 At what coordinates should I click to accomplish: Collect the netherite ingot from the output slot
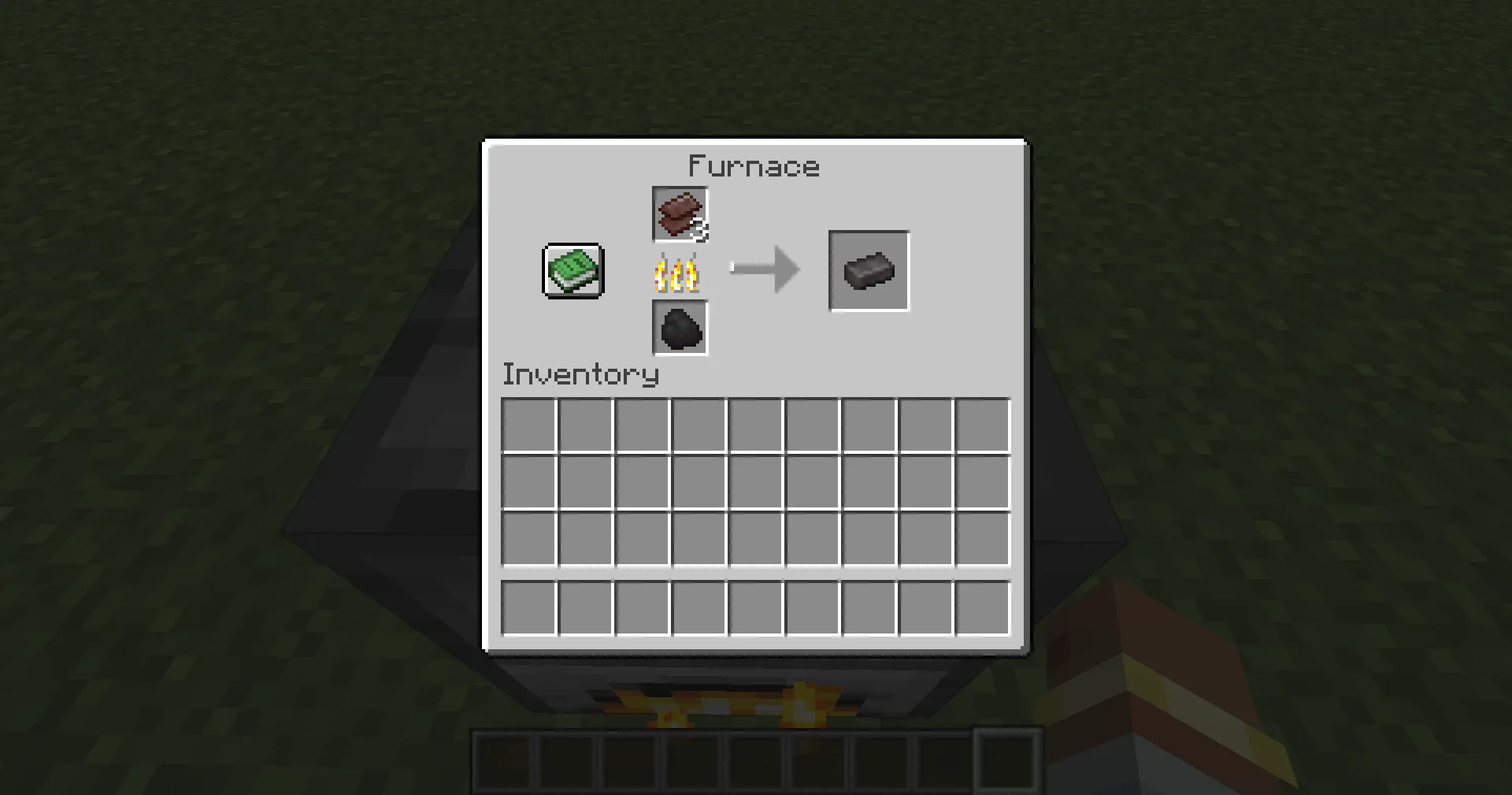(869, 270)
